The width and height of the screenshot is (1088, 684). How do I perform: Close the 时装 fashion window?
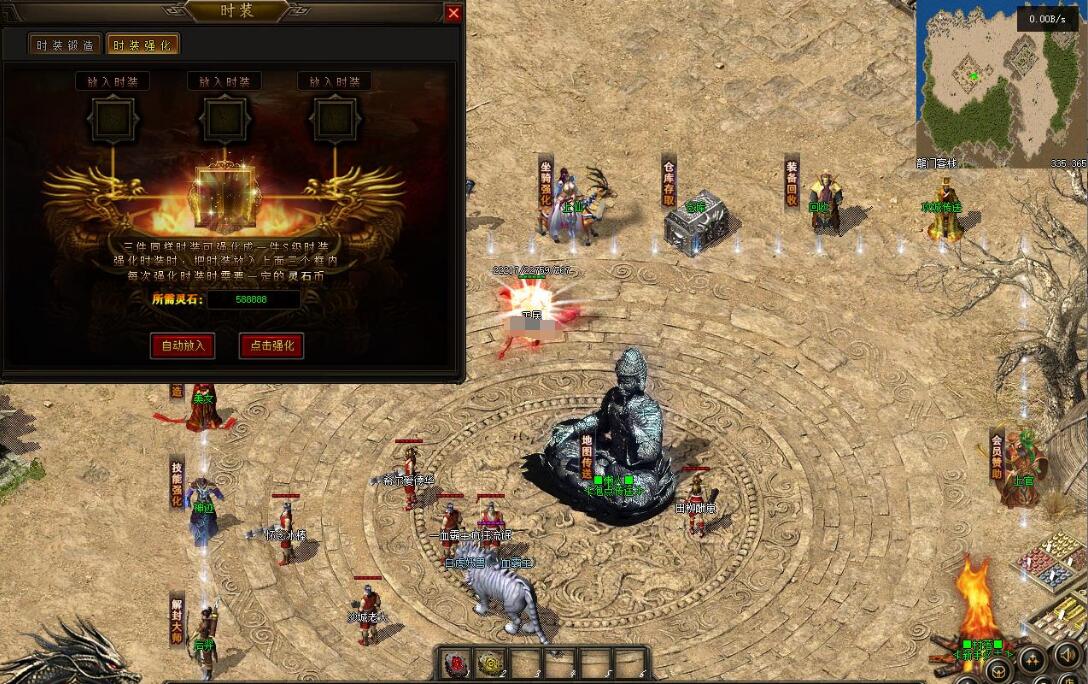click(453, 13)
